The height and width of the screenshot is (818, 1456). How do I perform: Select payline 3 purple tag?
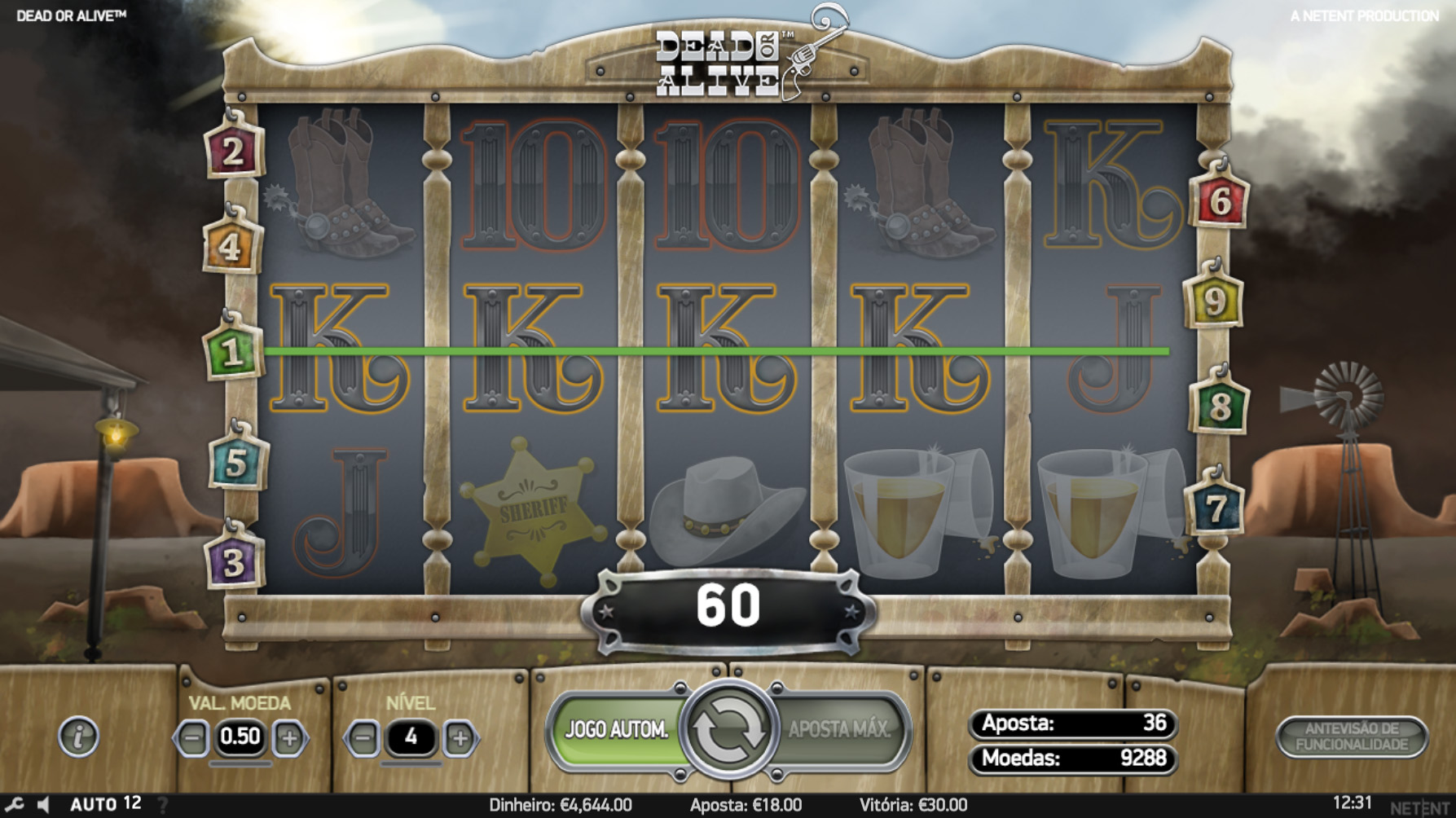click(234, 561)
